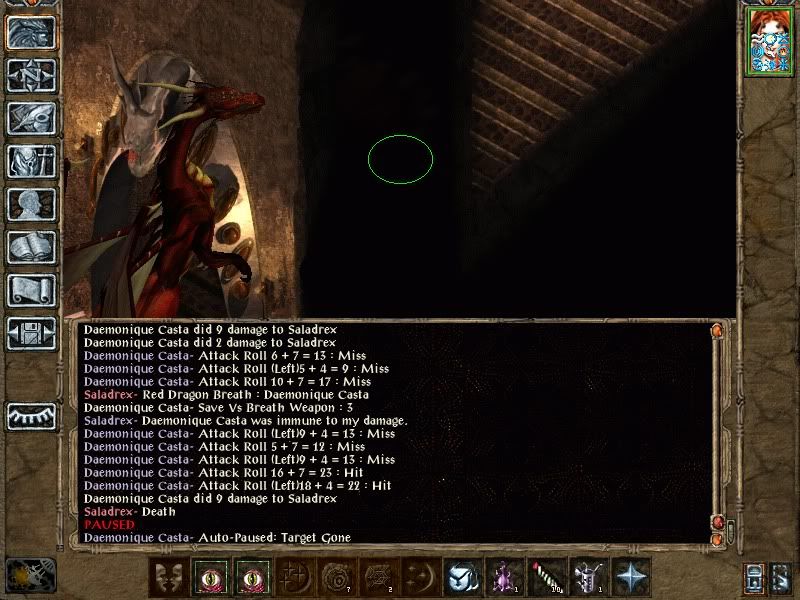Activate the ring ability with count 7
Screen dimensions: 800x600
[334, 576]
